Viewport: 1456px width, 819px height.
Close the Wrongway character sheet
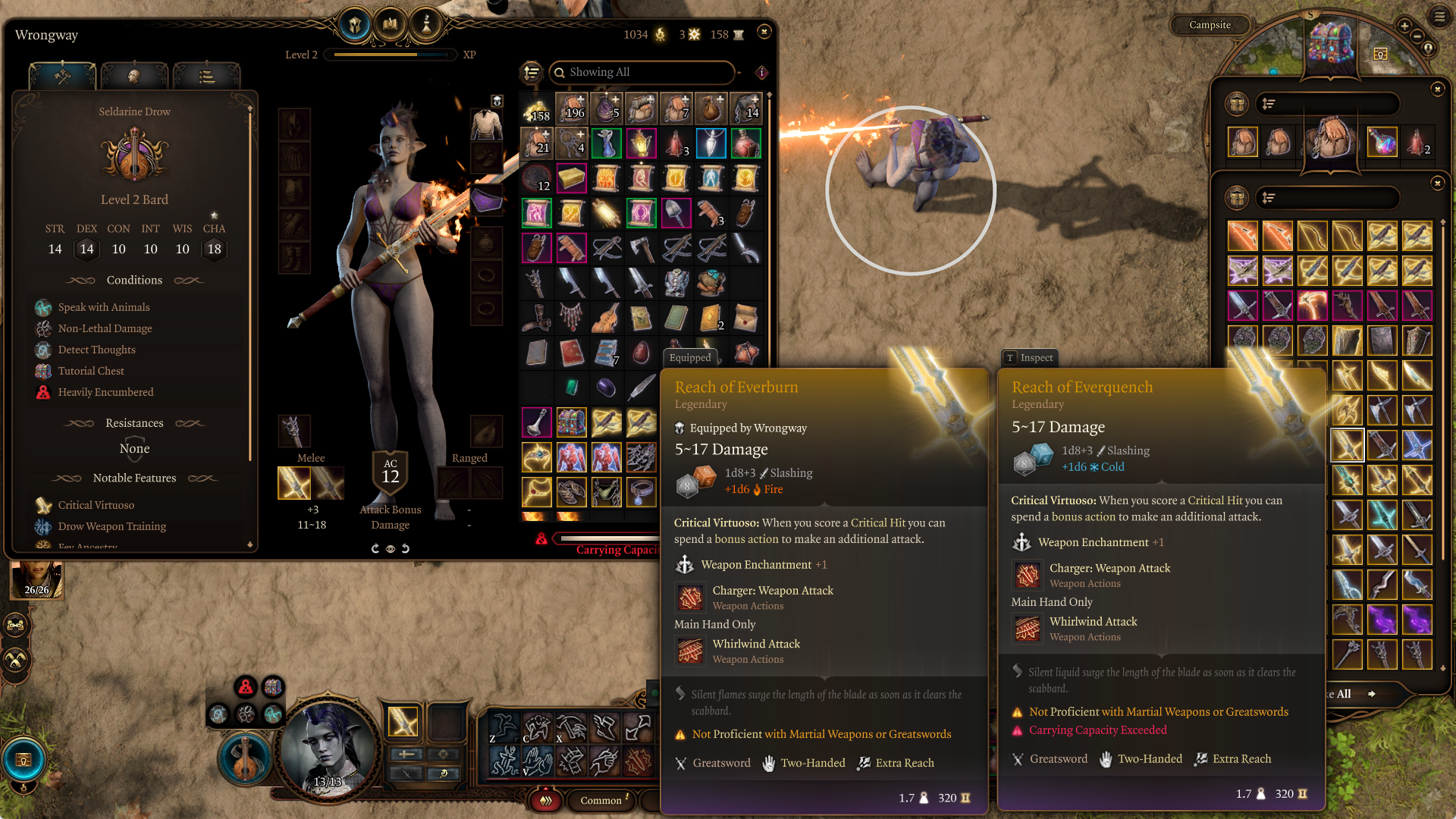click(764, 32)
